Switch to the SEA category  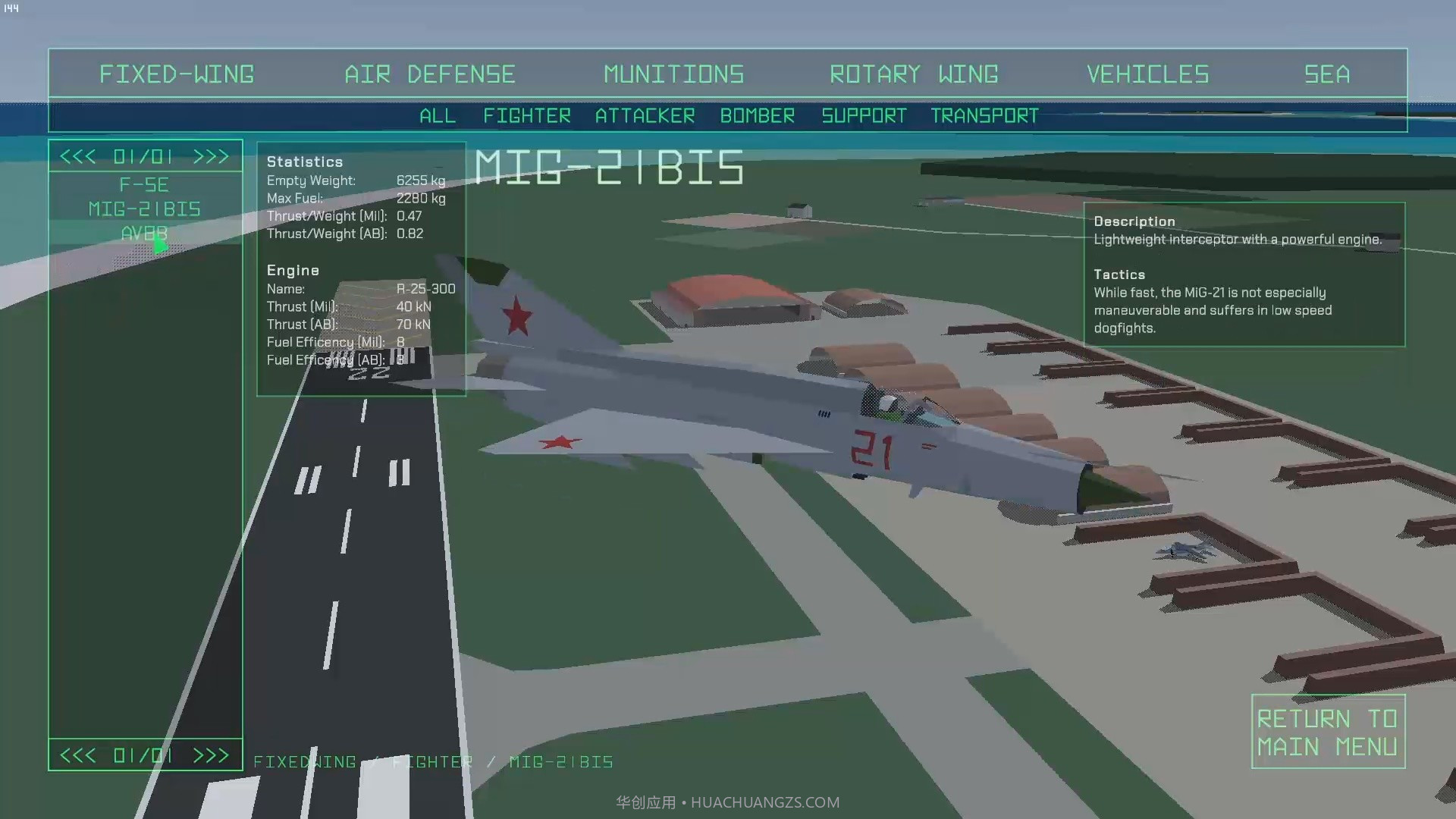point(1326,74)
